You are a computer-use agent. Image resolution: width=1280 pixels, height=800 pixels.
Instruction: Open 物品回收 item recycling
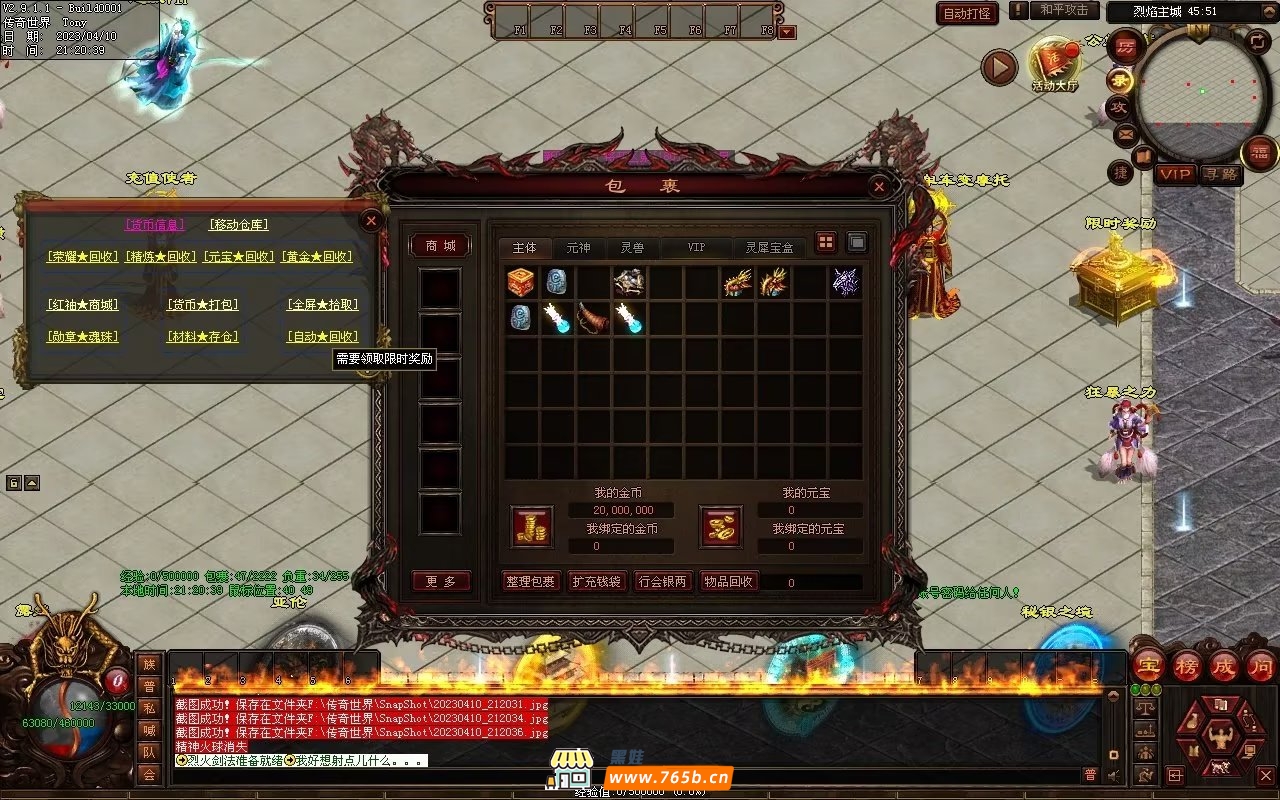pyautogui.click(x=729, y=581)
